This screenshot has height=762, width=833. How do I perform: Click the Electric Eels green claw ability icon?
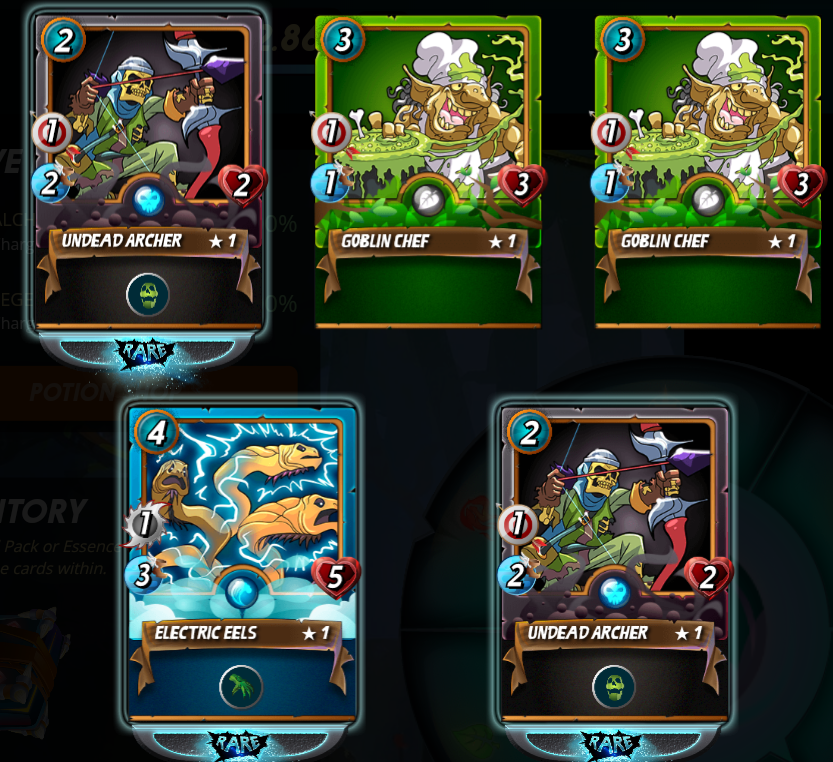[x=241, y=686]
